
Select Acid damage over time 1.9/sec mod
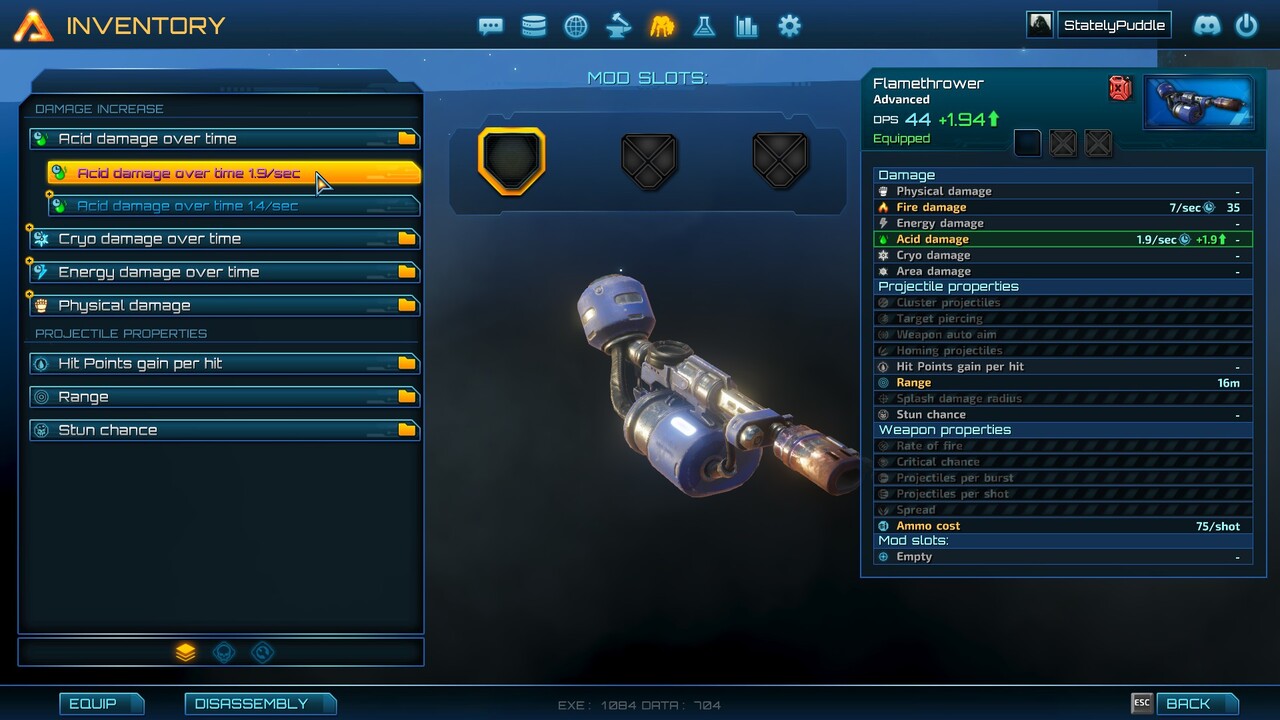click(x=232, y=173)
